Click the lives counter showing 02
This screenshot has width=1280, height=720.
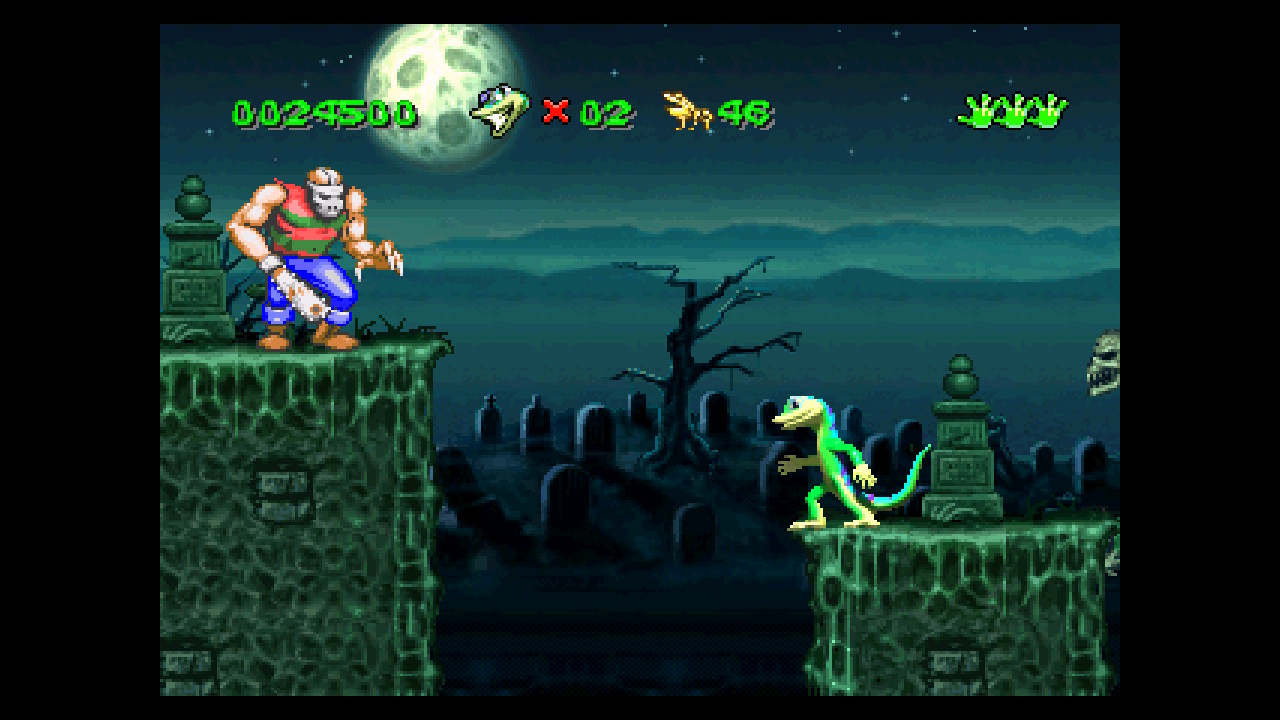(605, 112)
